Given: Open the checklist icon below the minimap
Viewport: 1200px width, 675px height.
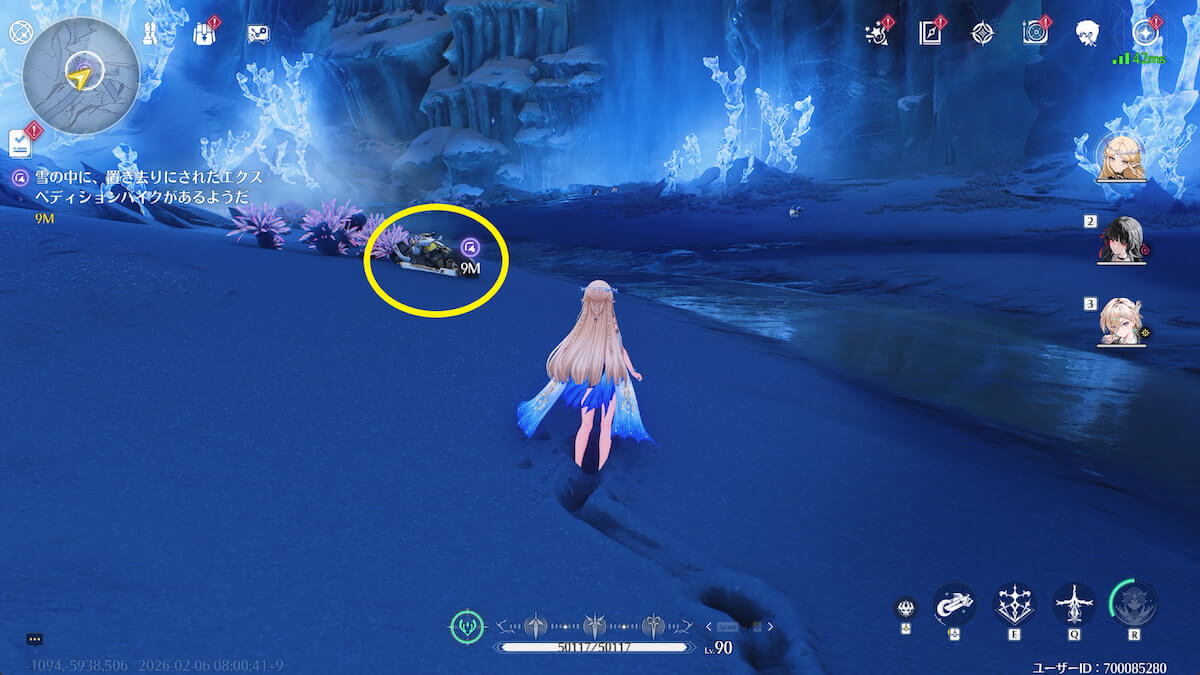Looking at the screenshot, I should (x=21, y=143).
